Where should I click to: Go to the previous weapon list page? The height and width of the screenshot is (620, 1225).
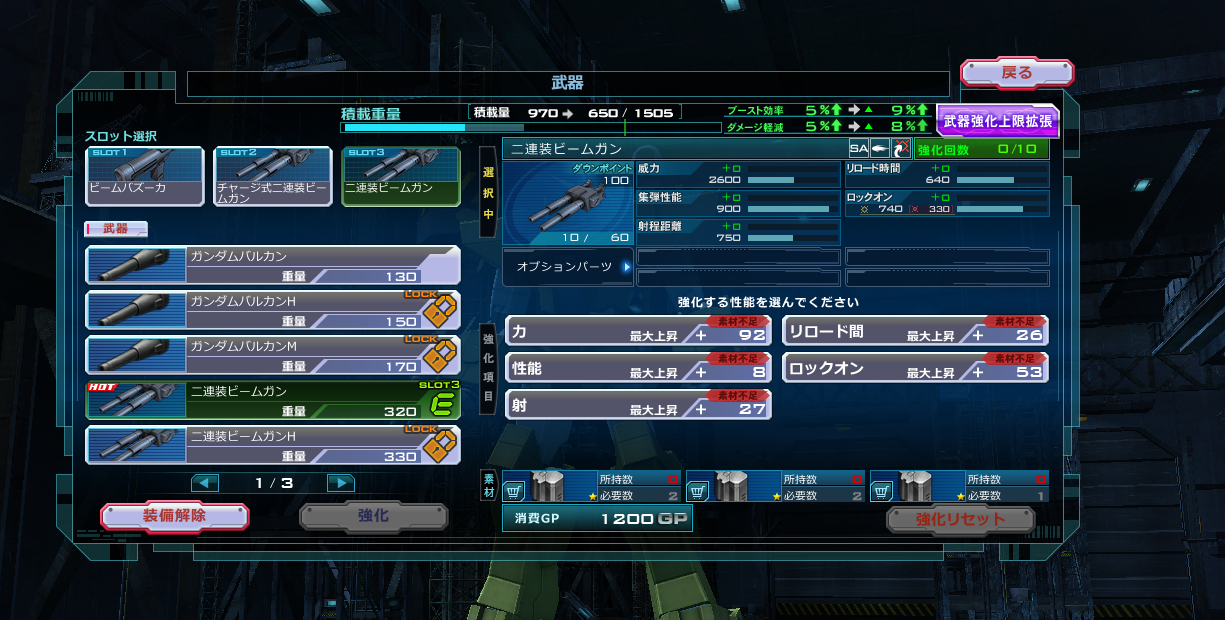coord(205,483)
